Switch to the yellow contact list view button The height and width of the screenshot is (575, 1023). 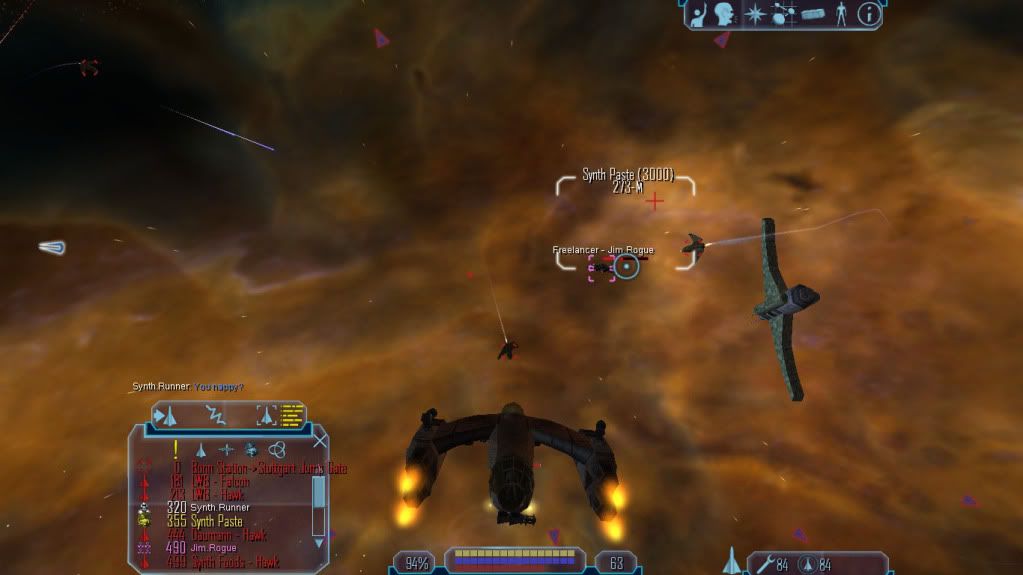[292, 415]
